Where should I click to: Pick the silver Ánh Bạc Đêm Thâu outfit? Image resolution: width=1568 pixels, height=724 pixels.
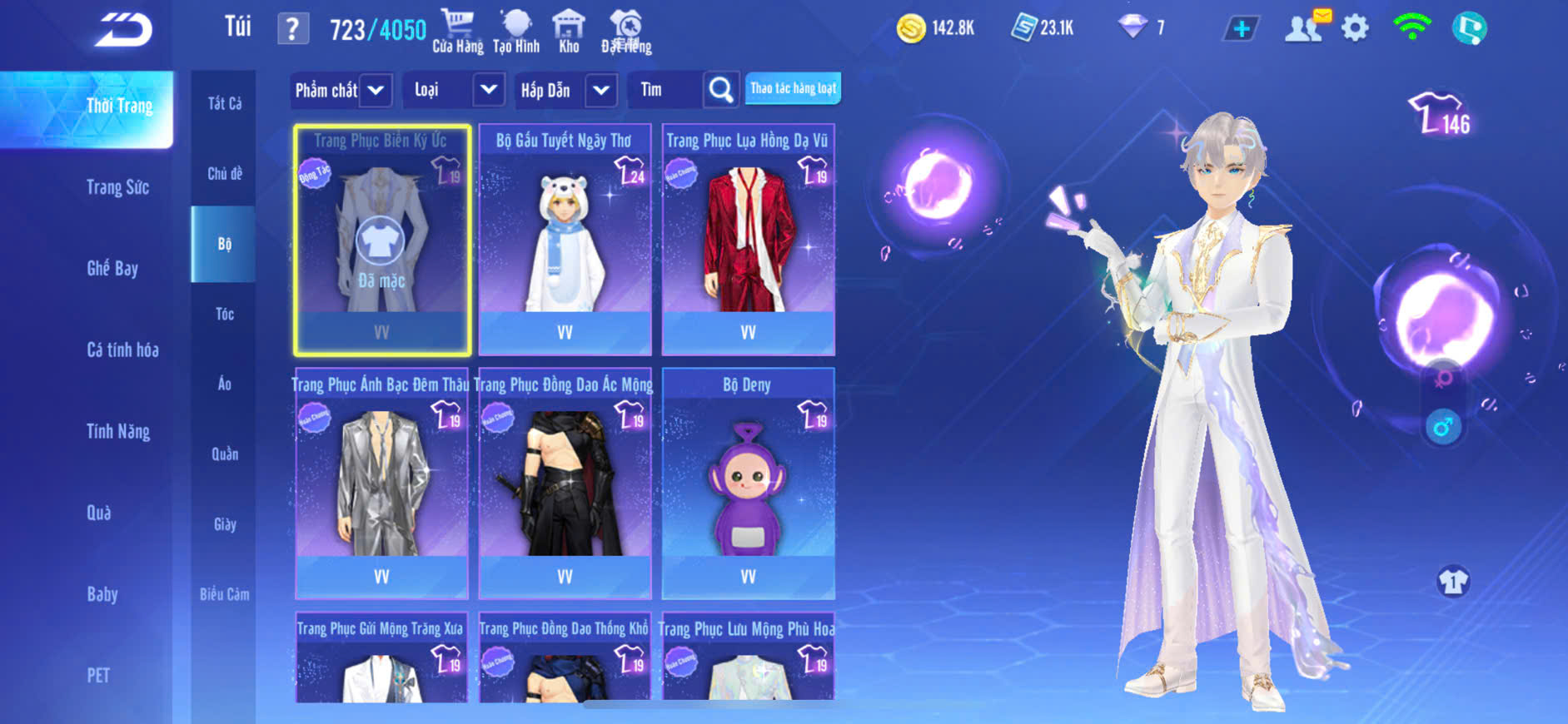click(x=381, y=483)
